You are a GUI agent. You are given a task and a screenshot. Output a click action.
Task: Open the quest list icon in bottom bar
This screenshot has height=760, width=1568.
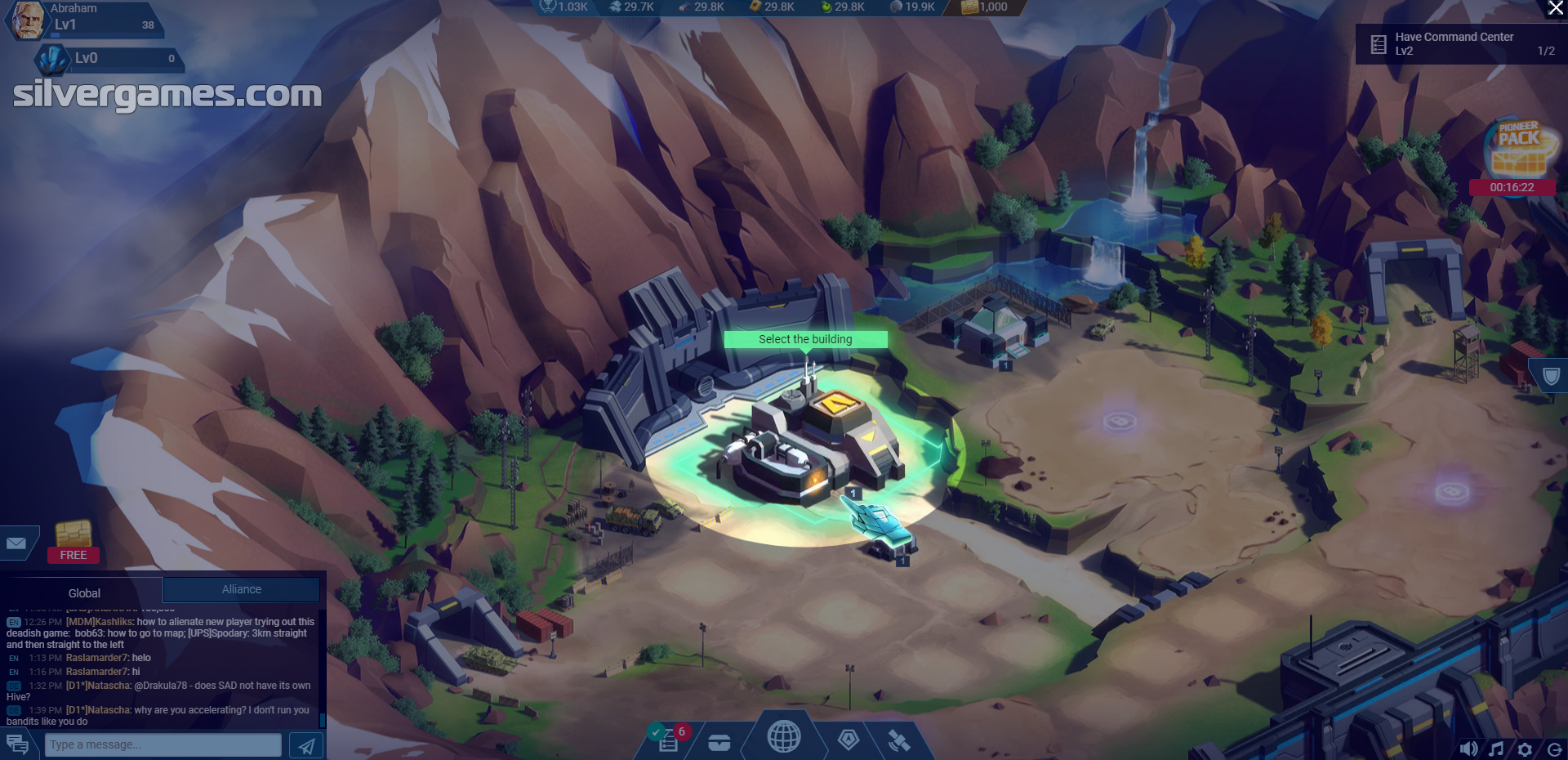[x=669, y=740]
